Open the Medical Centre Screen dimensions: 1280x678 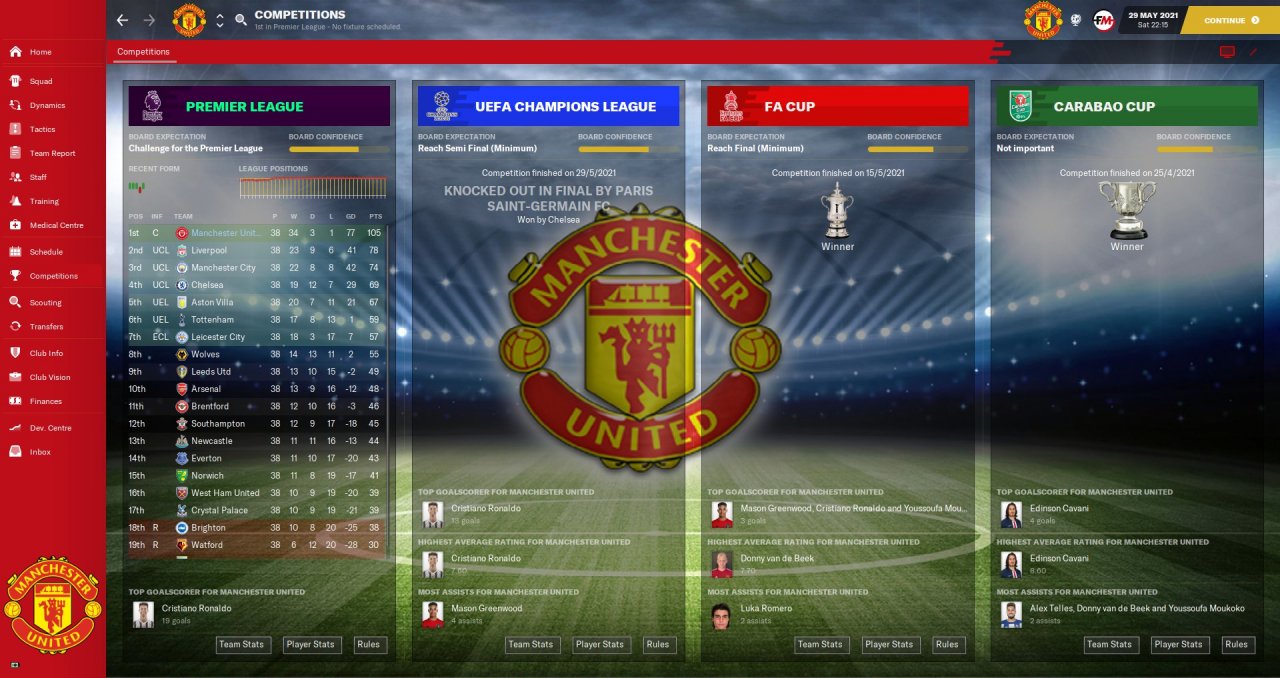[x=56, y=225]
